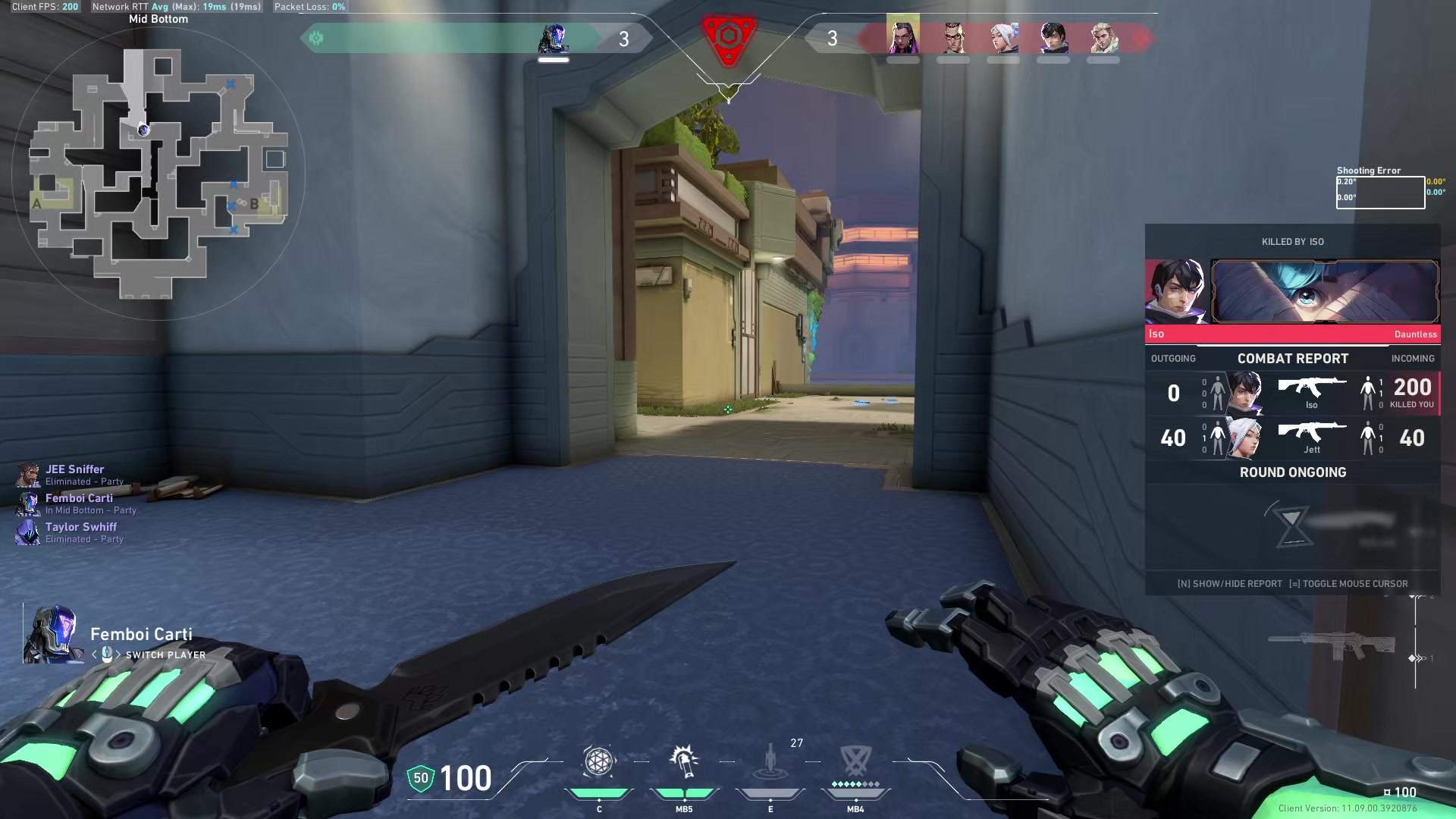The height and width of the screenshot is (819, 1456).
Task: Click the X-shaped ultimate ability icon
Action: 856,761
